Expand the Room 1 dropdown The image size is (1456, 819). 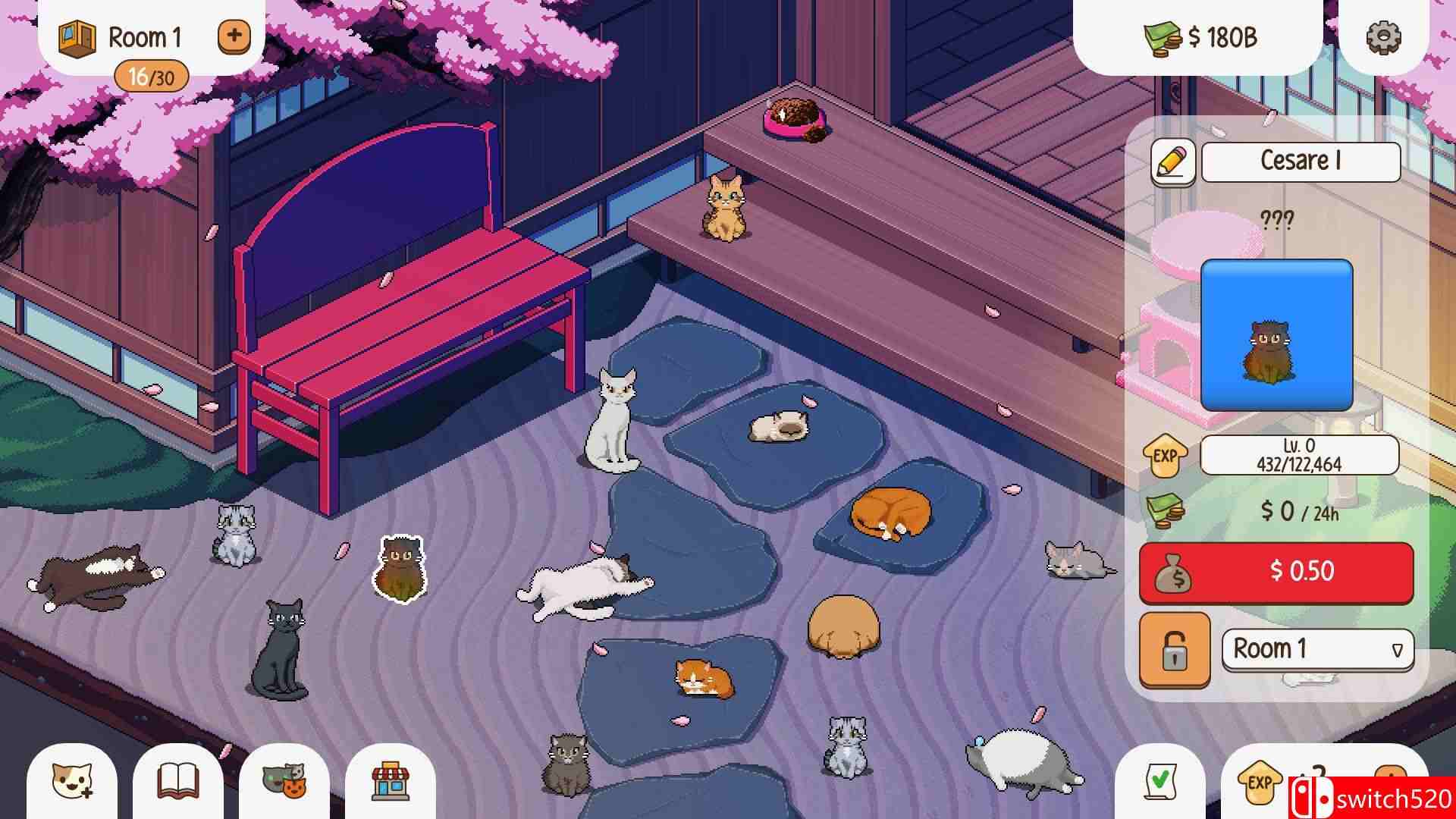1317,651
